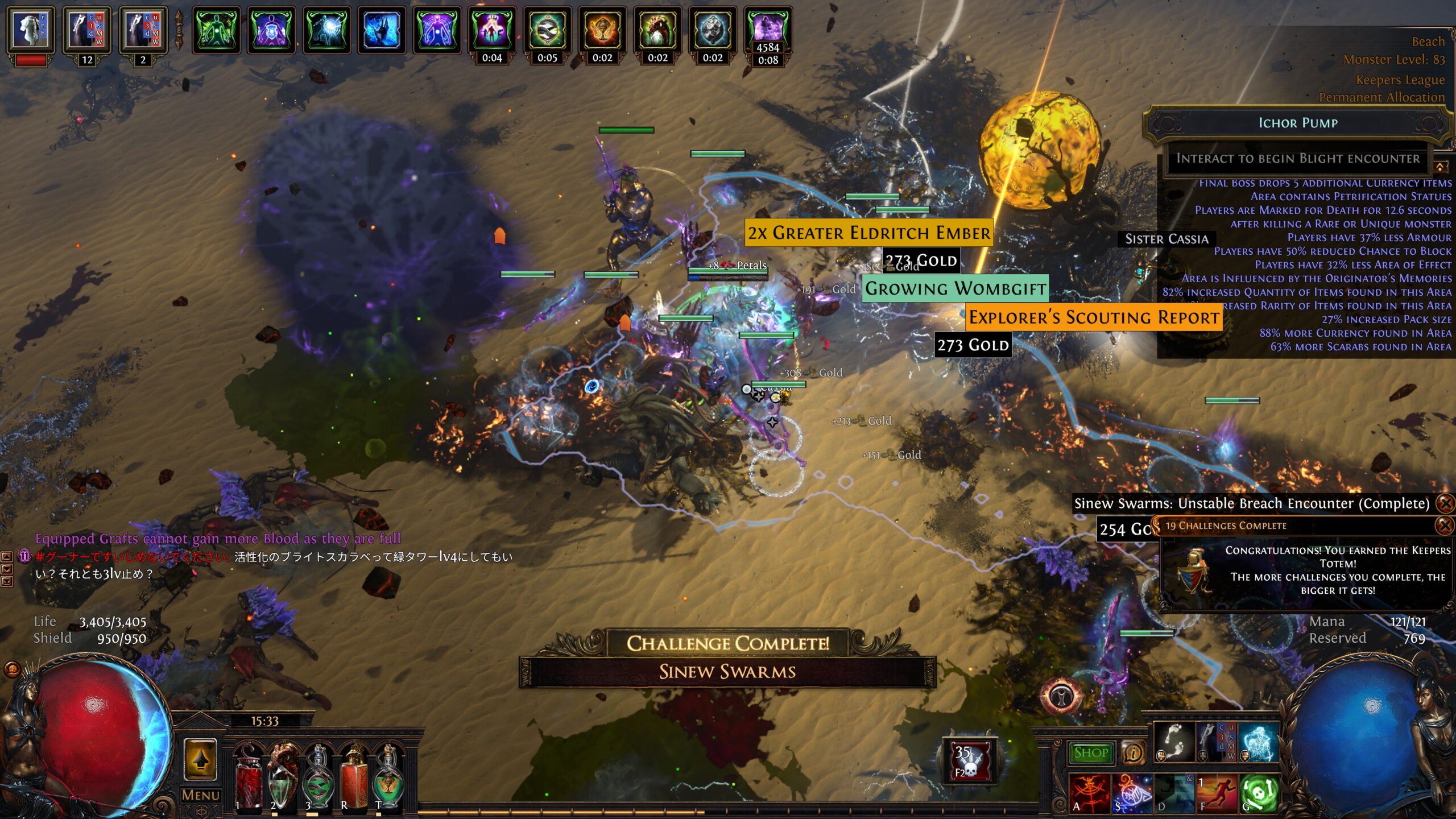
Task: Activate the blue sigil skill on S
Action: (1131, 793)
